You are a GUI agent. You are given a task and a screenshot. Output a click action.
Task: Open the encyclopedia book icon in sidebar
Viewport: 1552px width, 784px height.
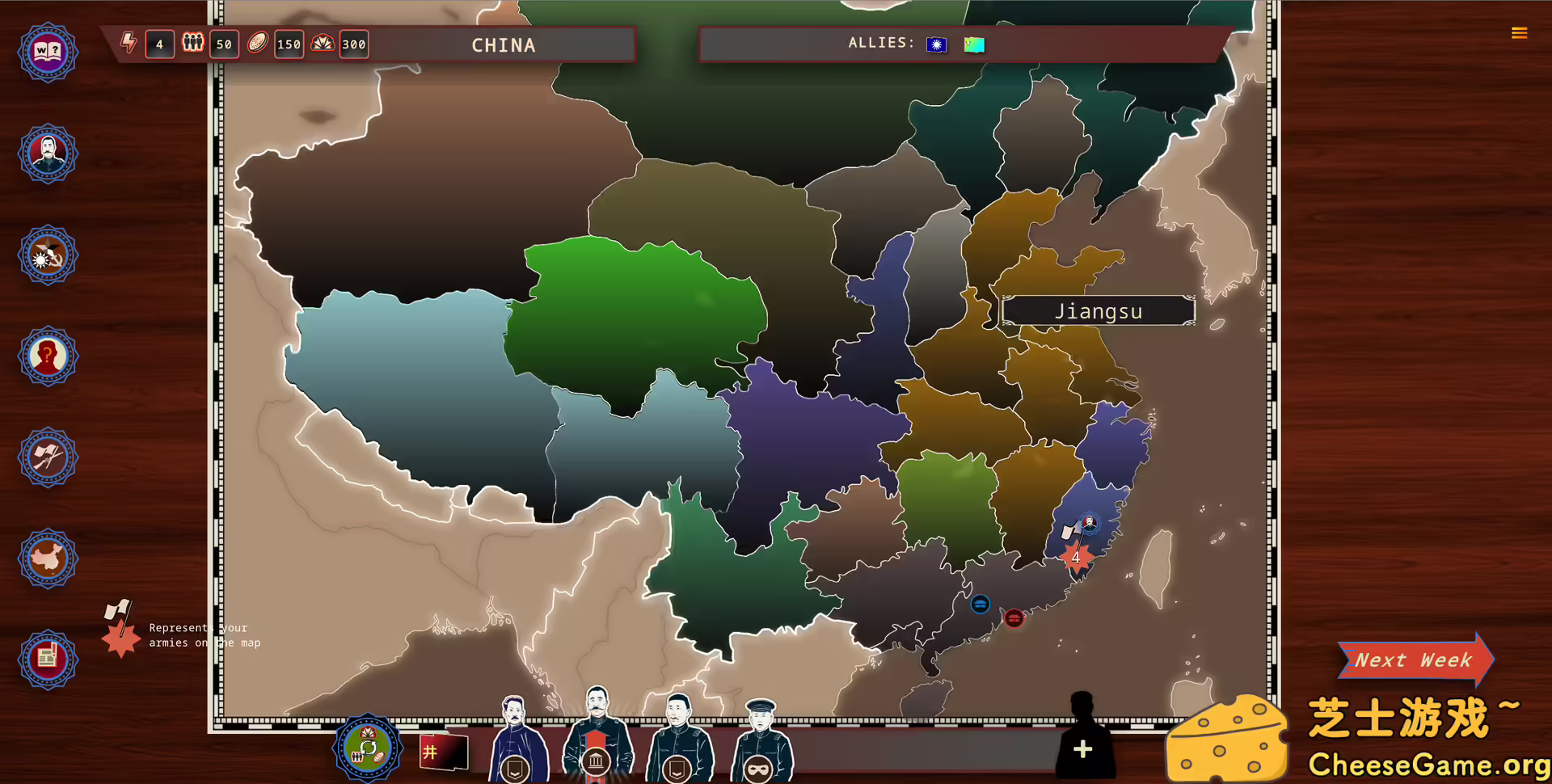[48, 52]
